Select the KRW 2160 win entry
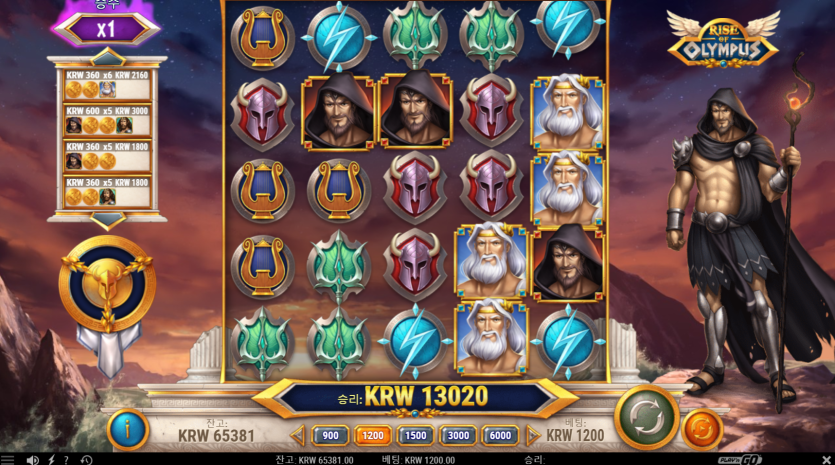 108,82
